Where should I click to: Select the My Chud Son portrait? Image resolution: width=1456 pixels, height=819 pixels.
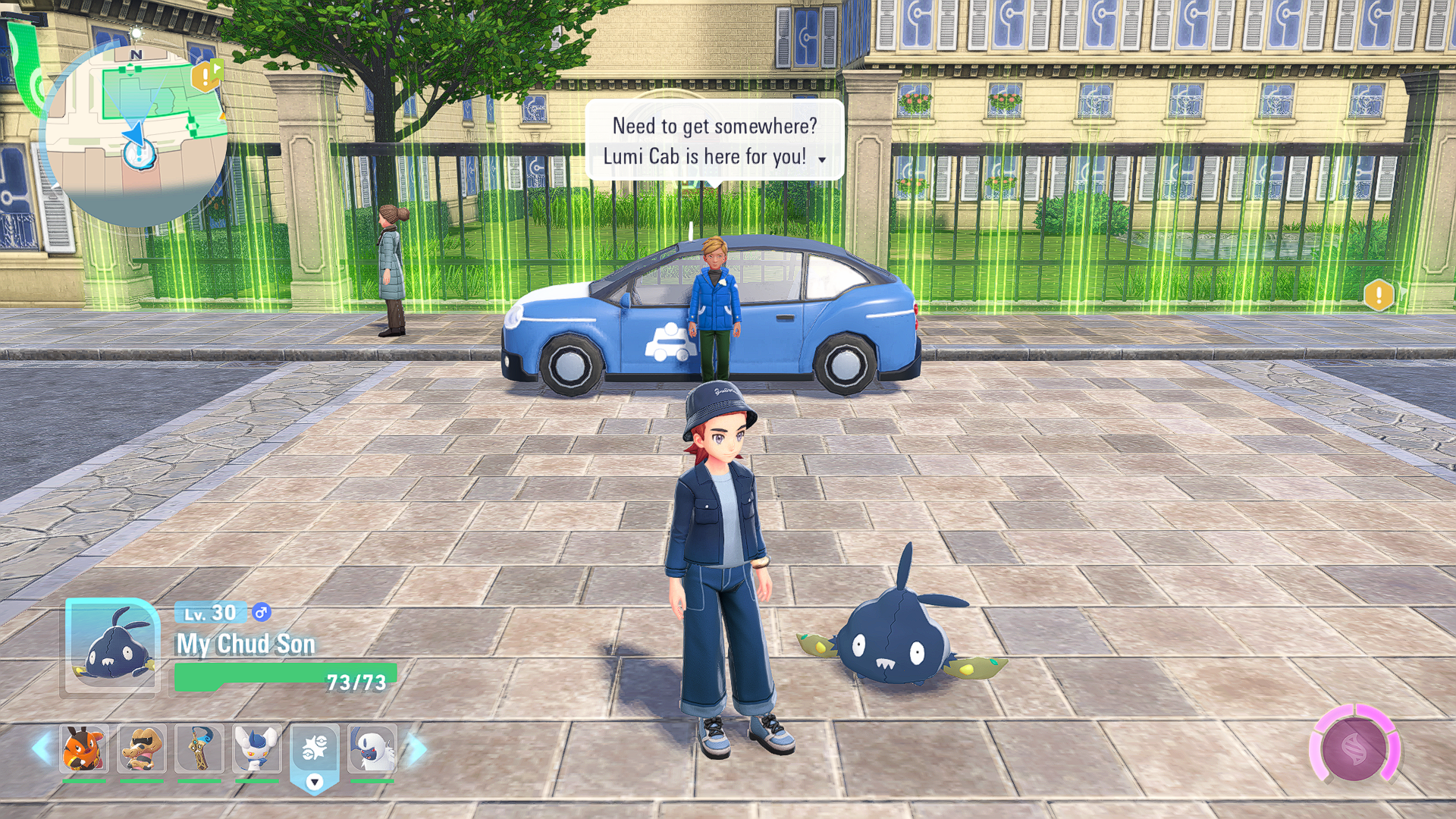(x=112, y=646)
